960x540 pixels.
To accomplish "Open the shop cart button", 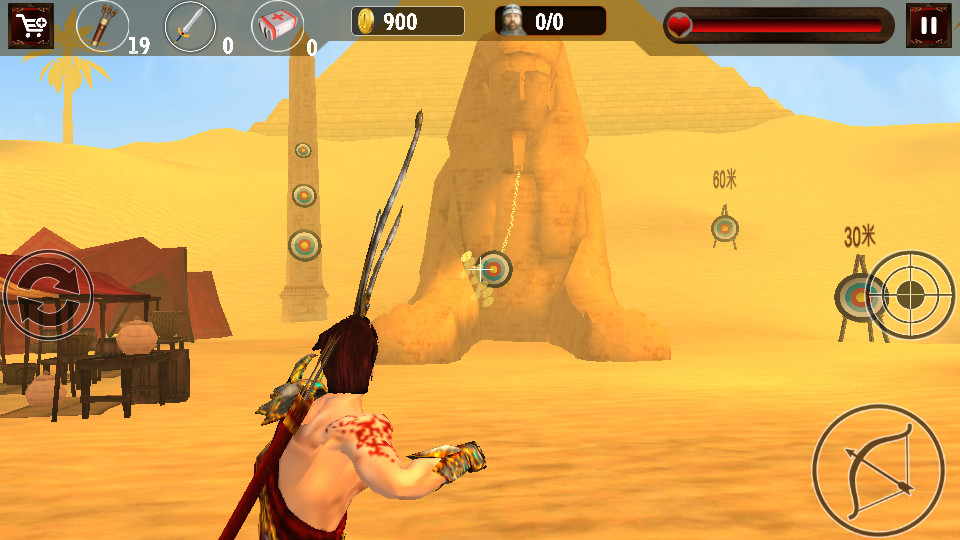I will pos(30,25).
